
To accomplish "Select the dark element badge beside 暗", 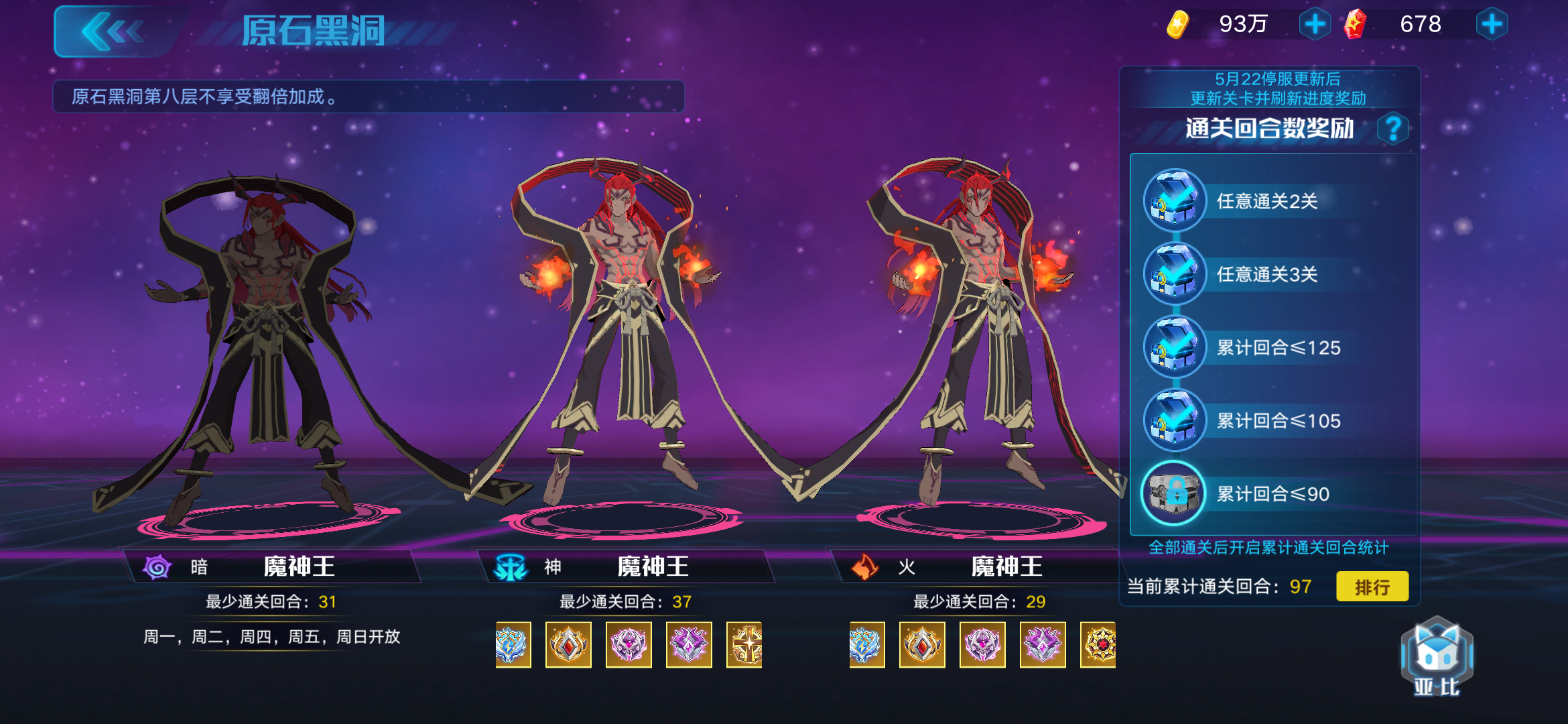I will [158, 566].
